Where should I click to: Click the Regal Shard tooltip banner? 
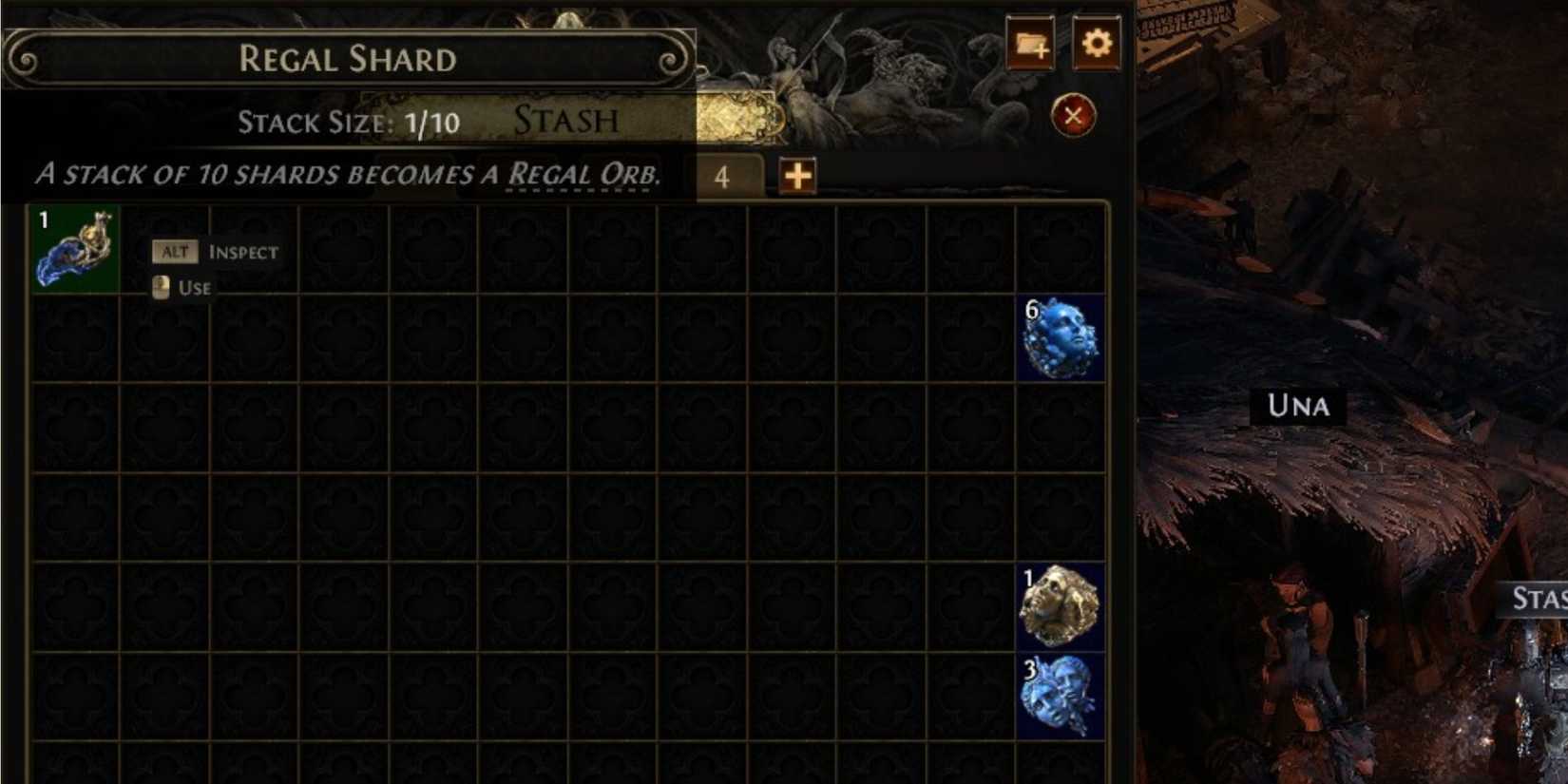tap(347, 59)
